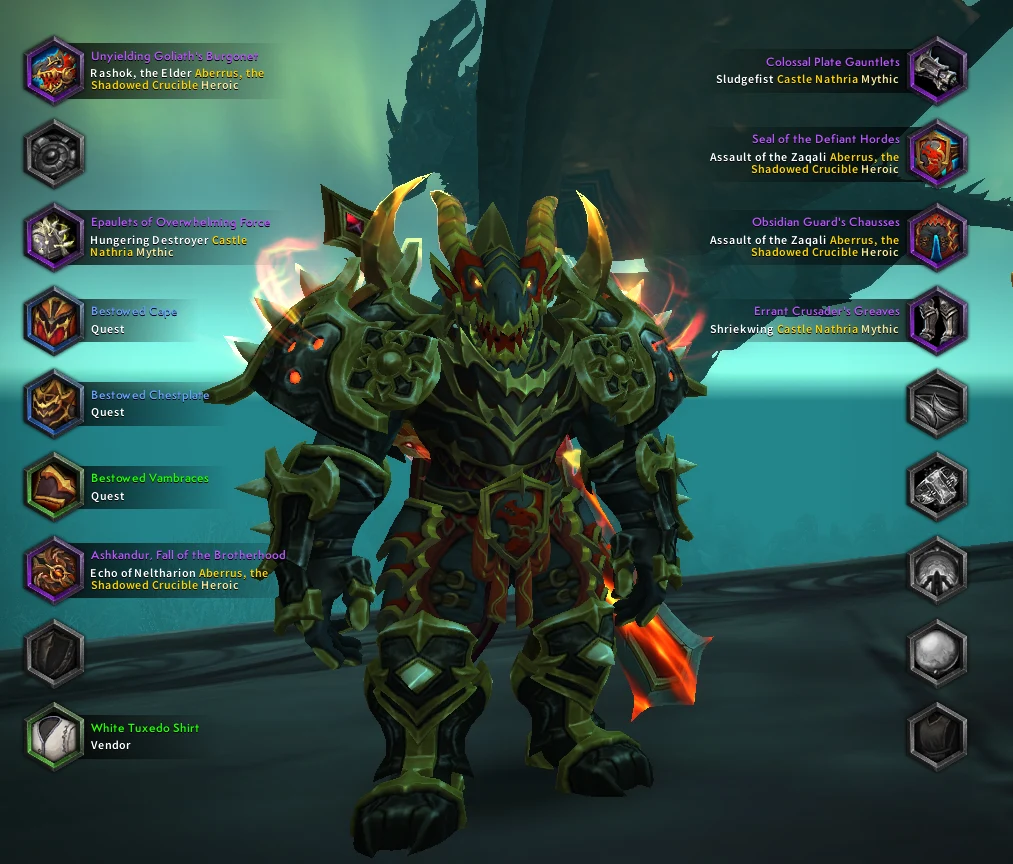The width and height of the screenshot is (1013, 864).
Task: Choose the Obsidian Guard's Chausses icon
Action: 937,236
